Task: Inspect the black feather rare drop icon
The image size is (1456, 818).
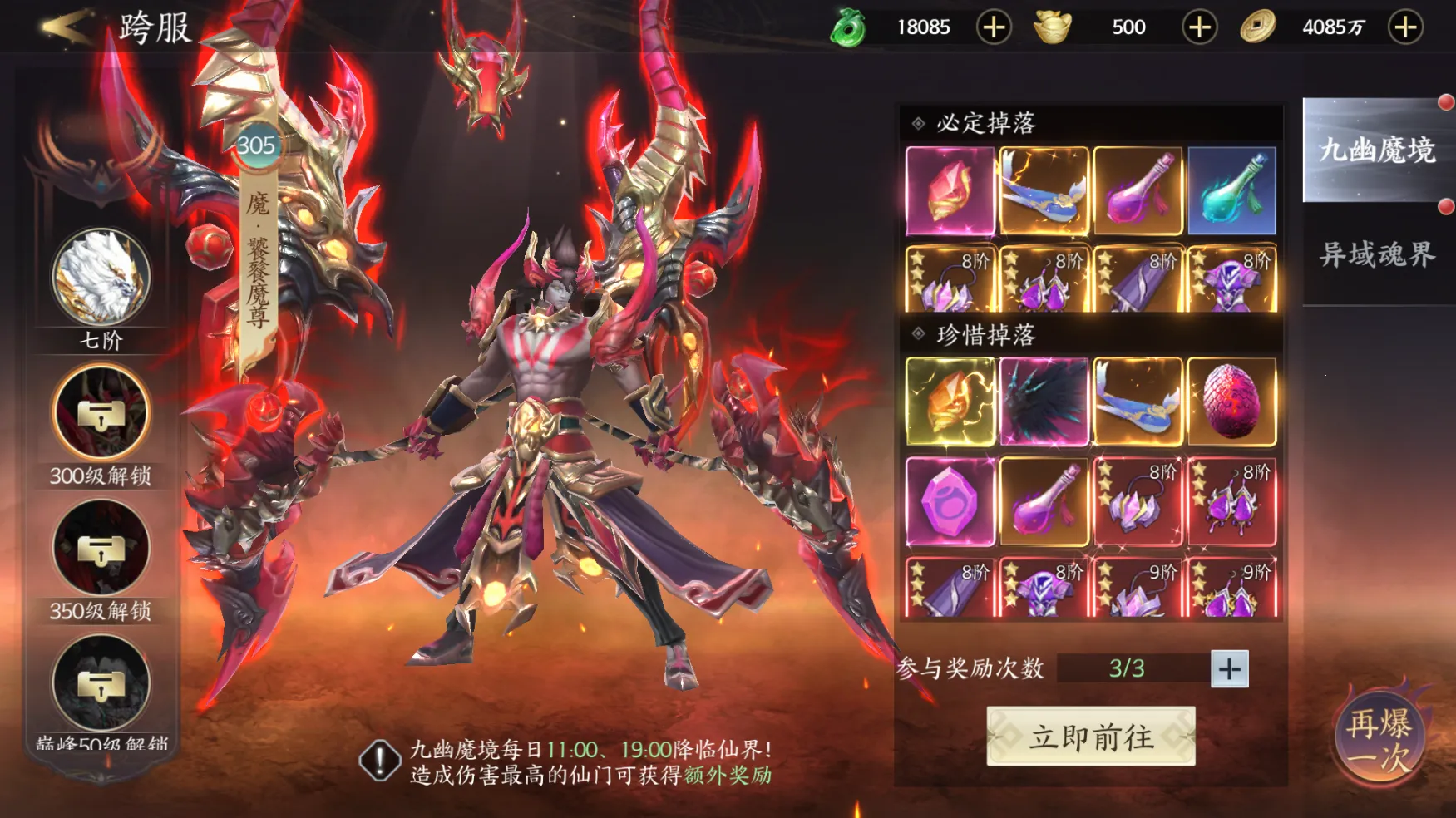Action: (x=1044, y=403)
